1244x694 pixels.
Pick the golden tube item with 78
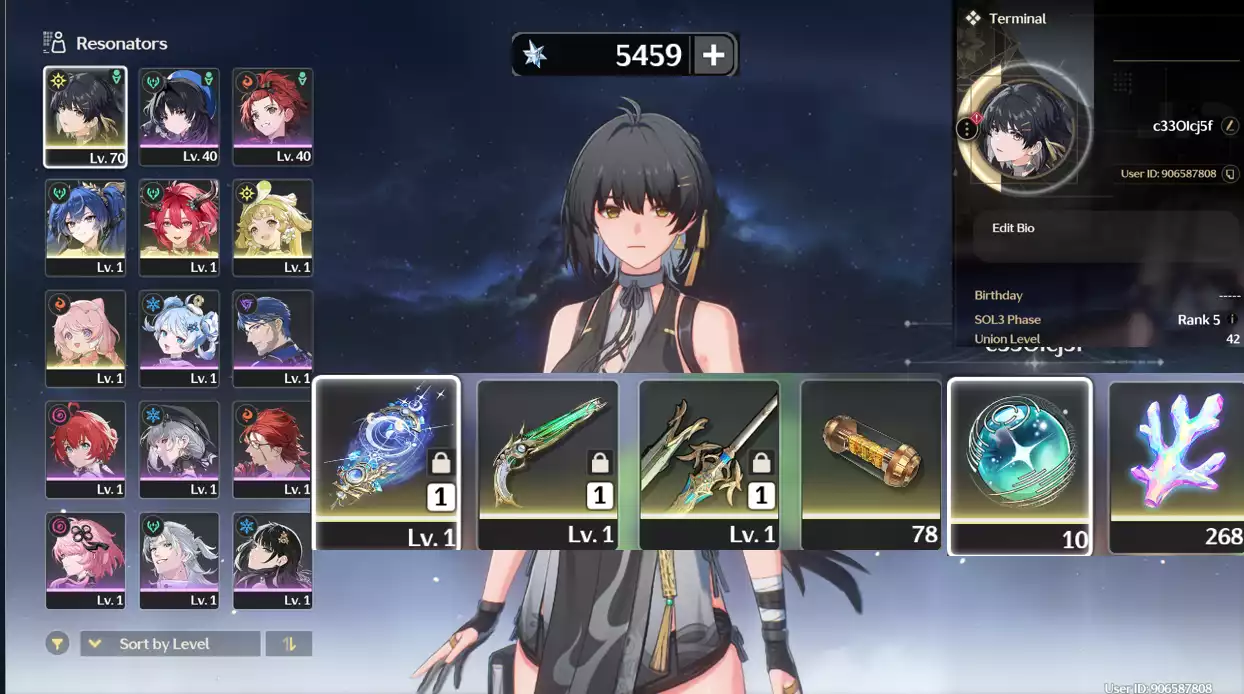(x=871, y=464)
